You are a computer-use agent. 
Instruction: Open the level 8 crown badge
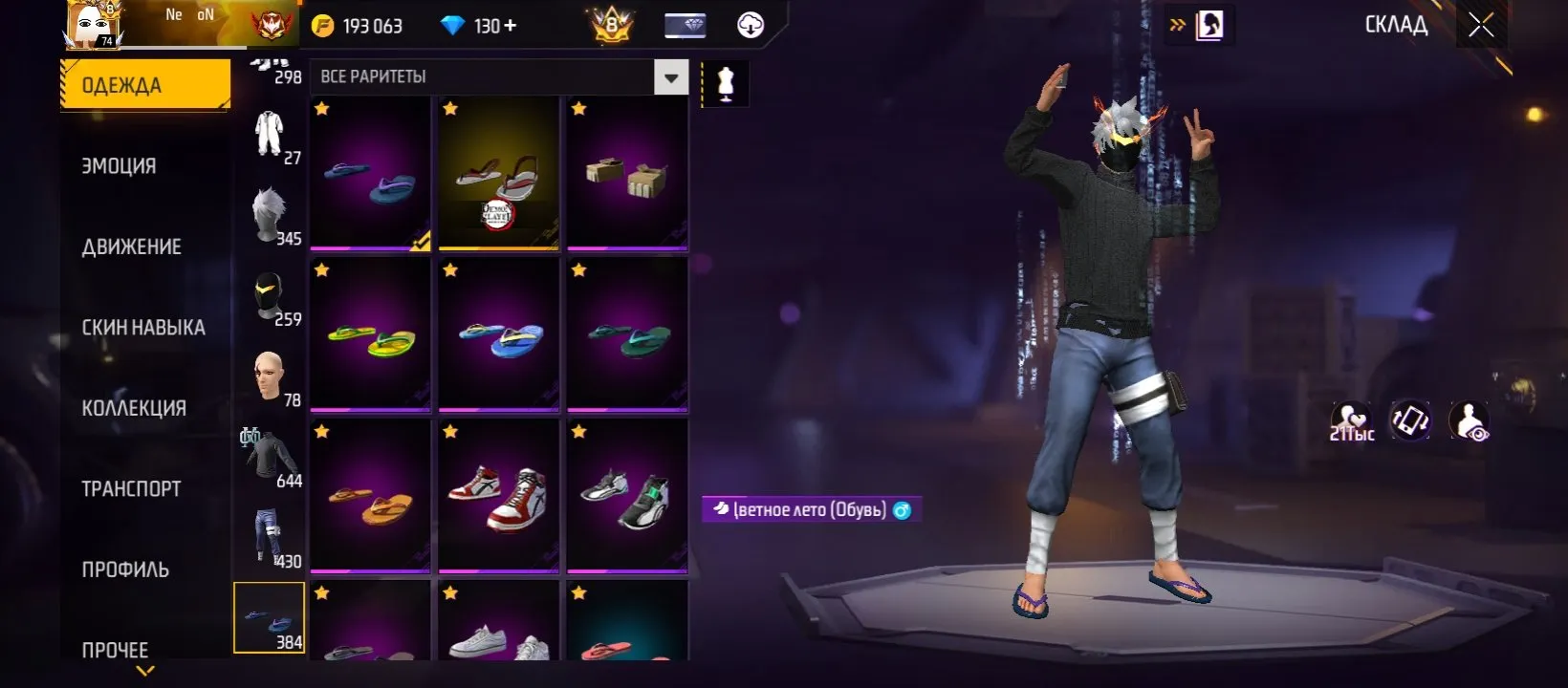tap(612, 25)
